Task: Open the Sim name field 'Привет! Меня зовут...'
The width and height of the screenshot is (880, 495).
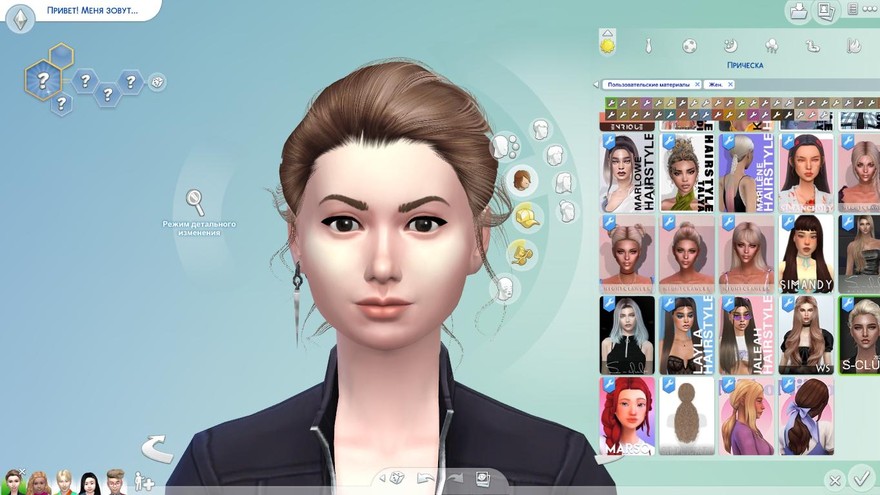Action: pos(90,11)
